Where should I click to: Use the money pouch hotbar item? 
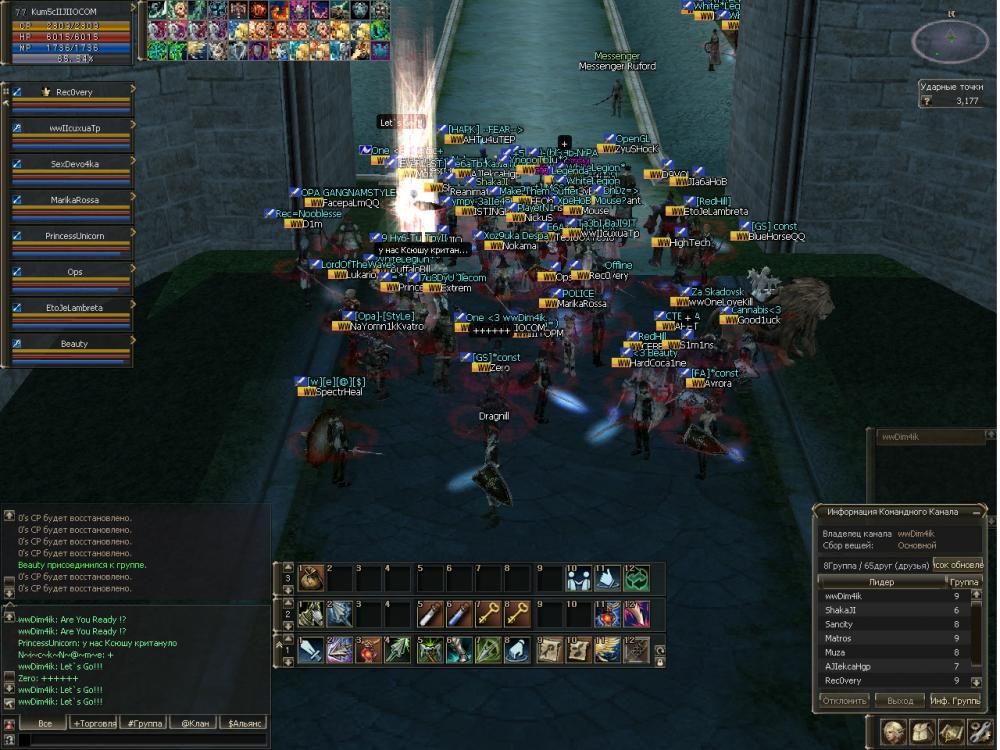(x=312, y=578)
